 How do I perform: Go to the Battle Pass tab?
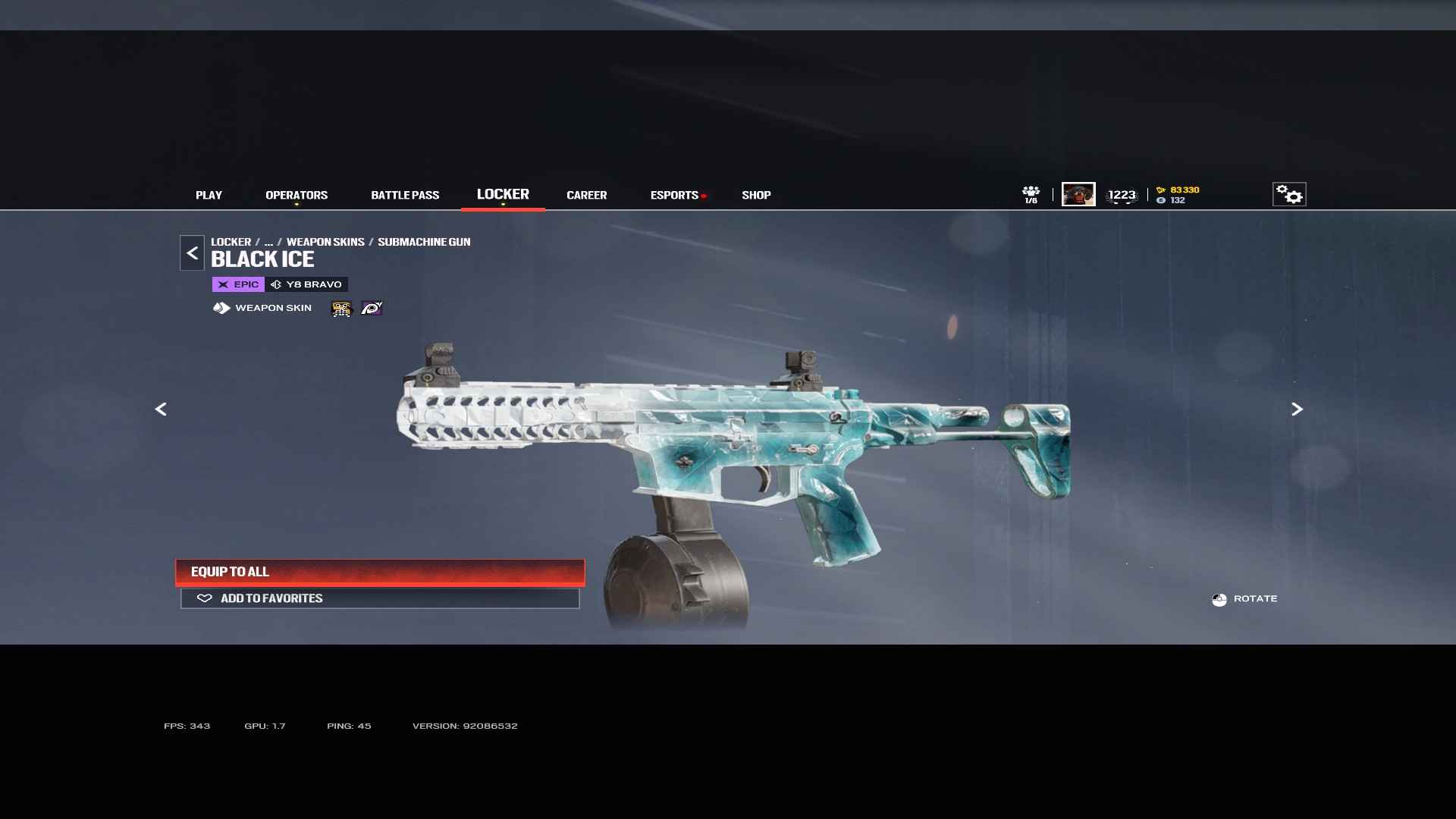[x=405, y=196]
